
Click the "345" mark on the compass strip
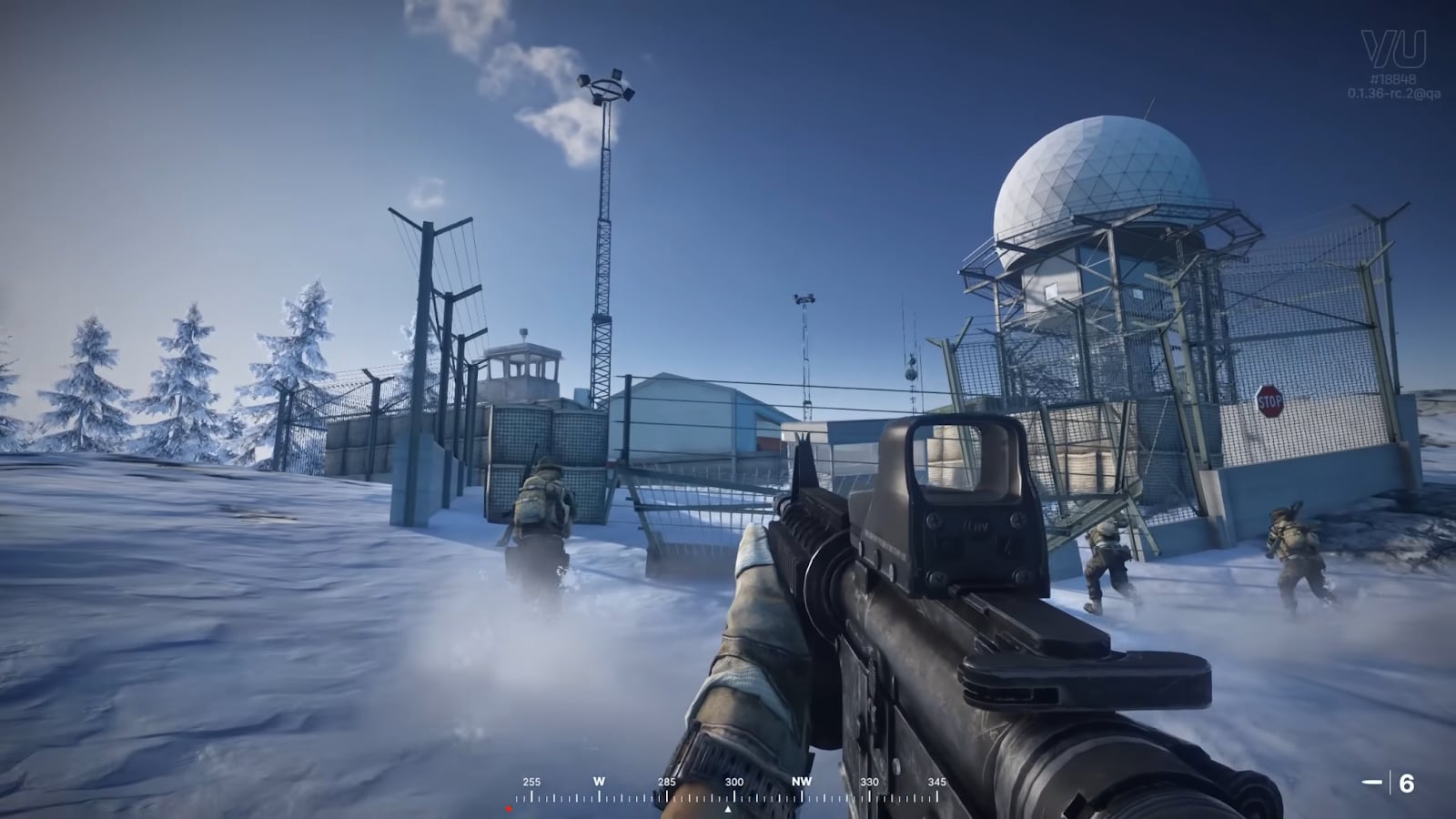point(937,780)
